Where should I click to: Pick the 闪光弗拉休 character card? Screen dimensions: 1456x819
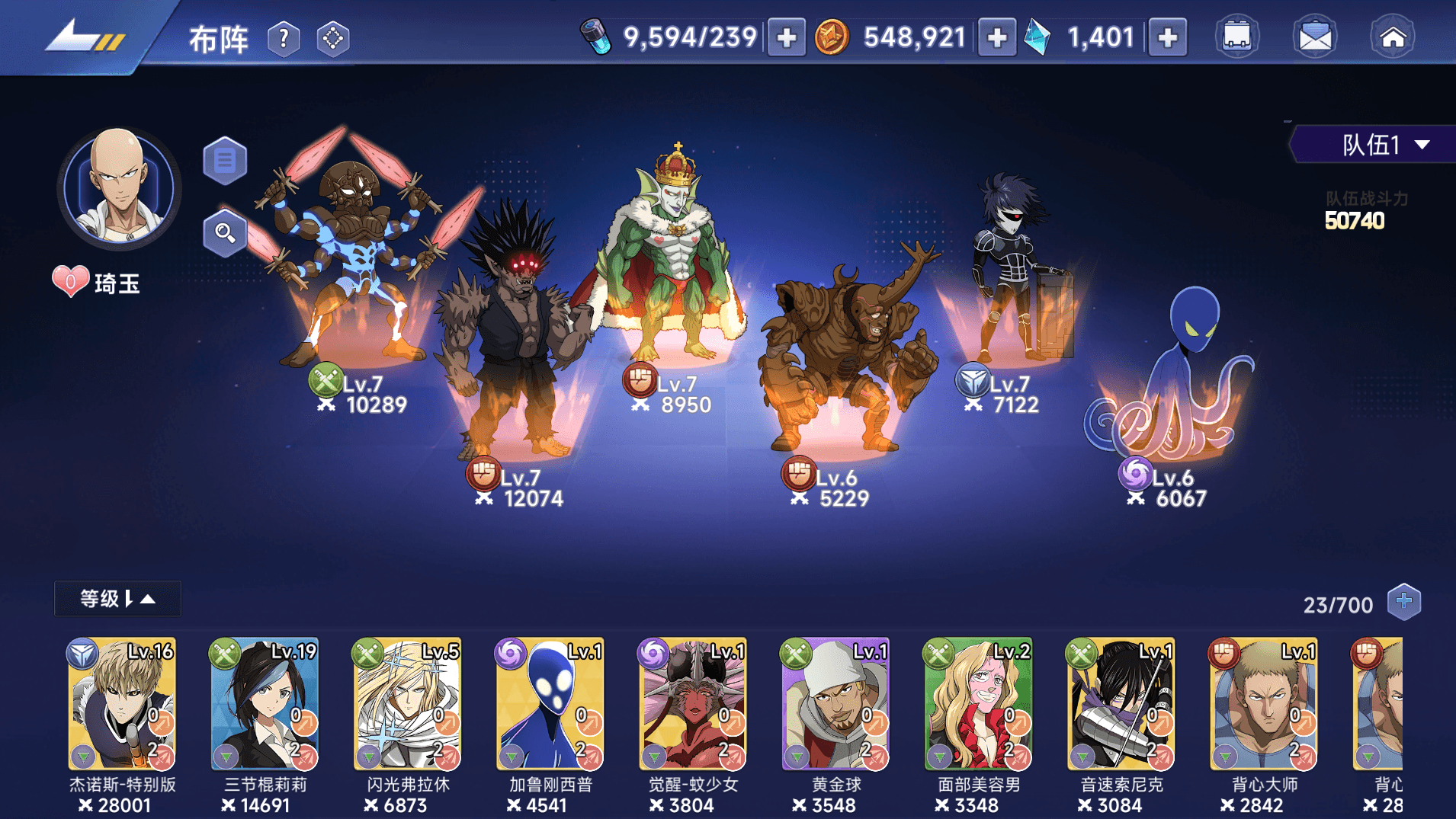click(x=407, y=705)
